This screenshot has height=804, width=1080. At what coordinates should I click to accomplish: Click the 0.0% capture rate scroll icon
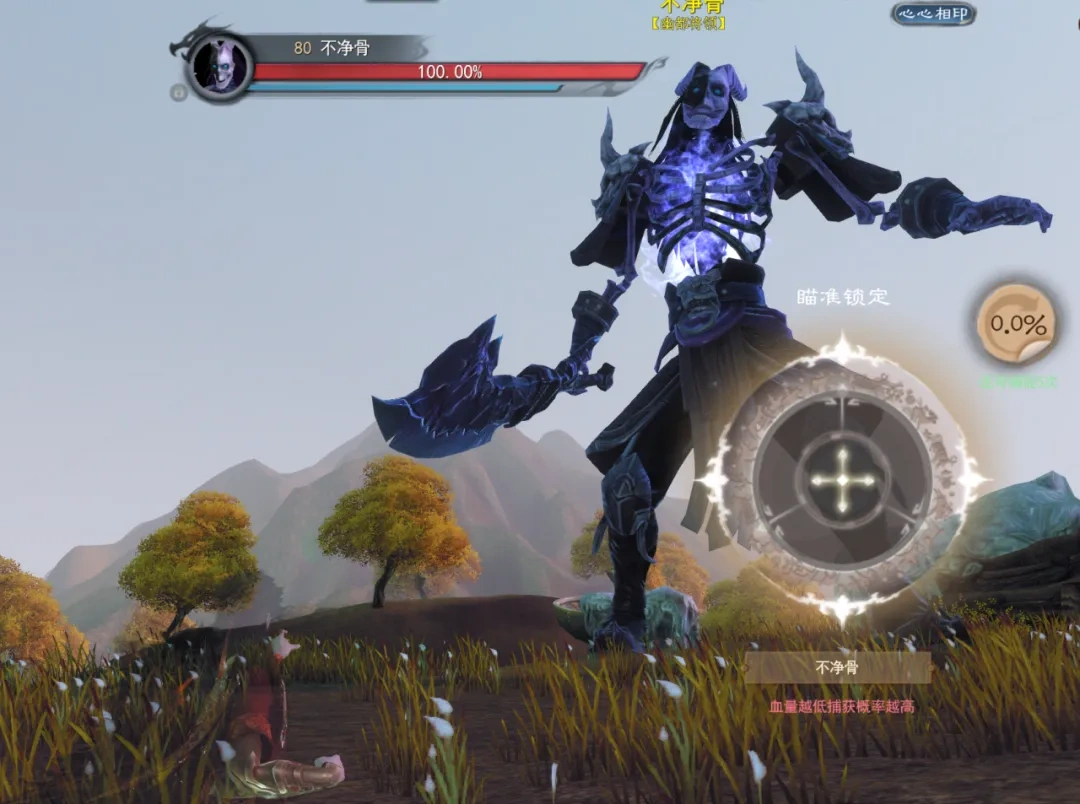[1017, 324]
